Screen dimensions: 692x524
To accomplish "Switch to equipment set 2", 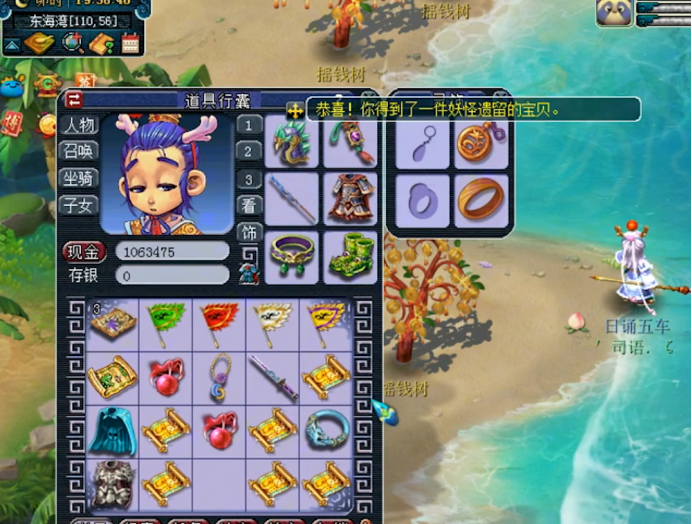I will click(249, 153).
